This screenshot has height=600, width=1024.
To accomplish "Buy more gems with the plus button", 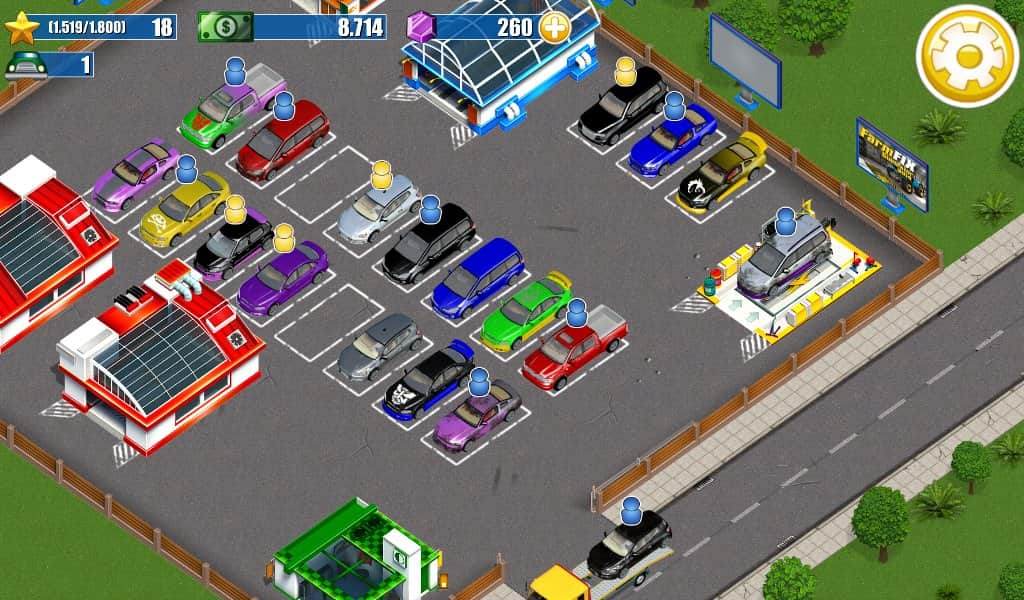I will point(555,27).
